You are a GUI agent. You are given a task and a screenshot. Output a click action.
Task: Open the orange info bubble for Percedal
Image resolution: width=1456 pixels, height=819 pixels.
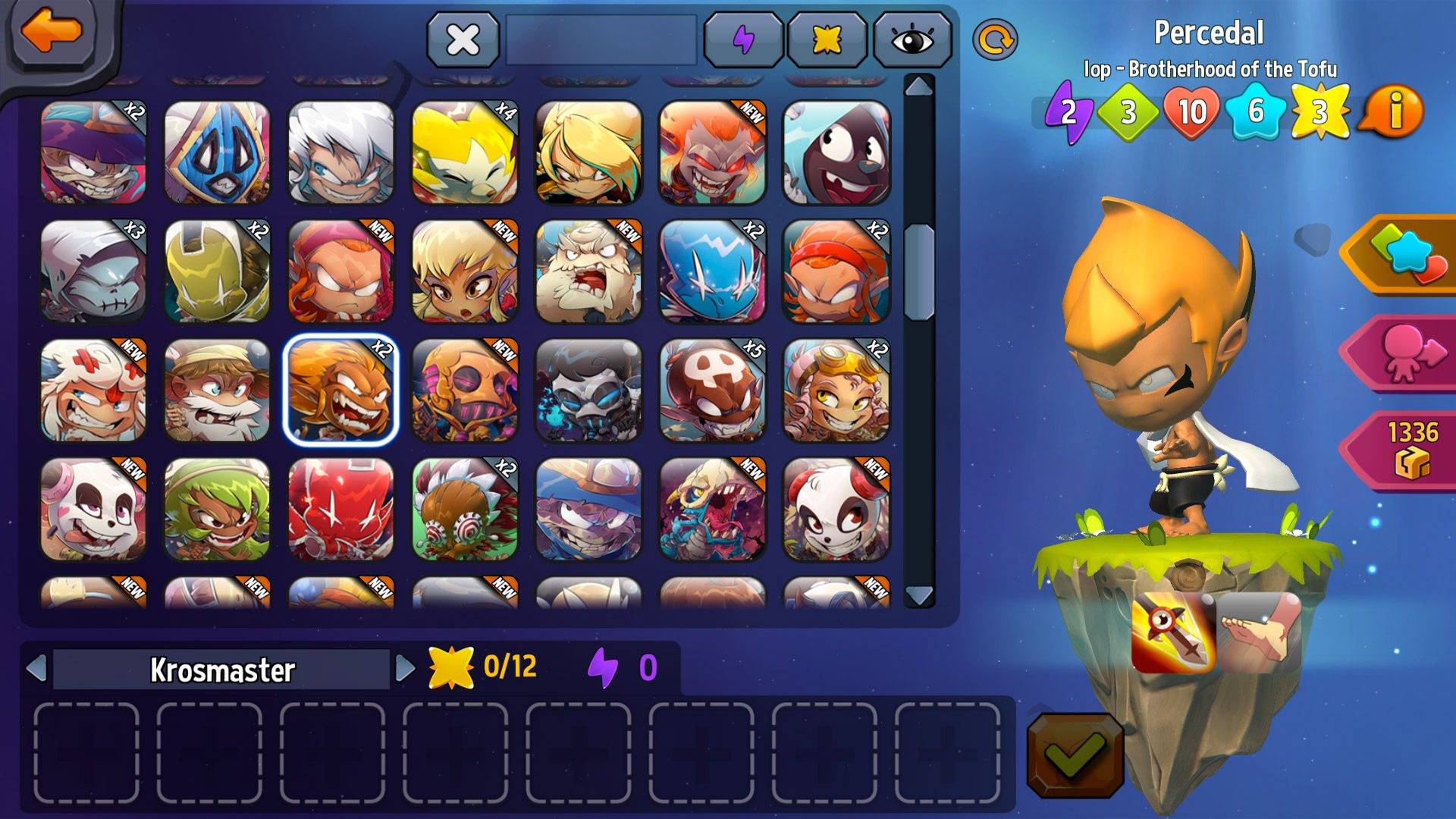1394,112
